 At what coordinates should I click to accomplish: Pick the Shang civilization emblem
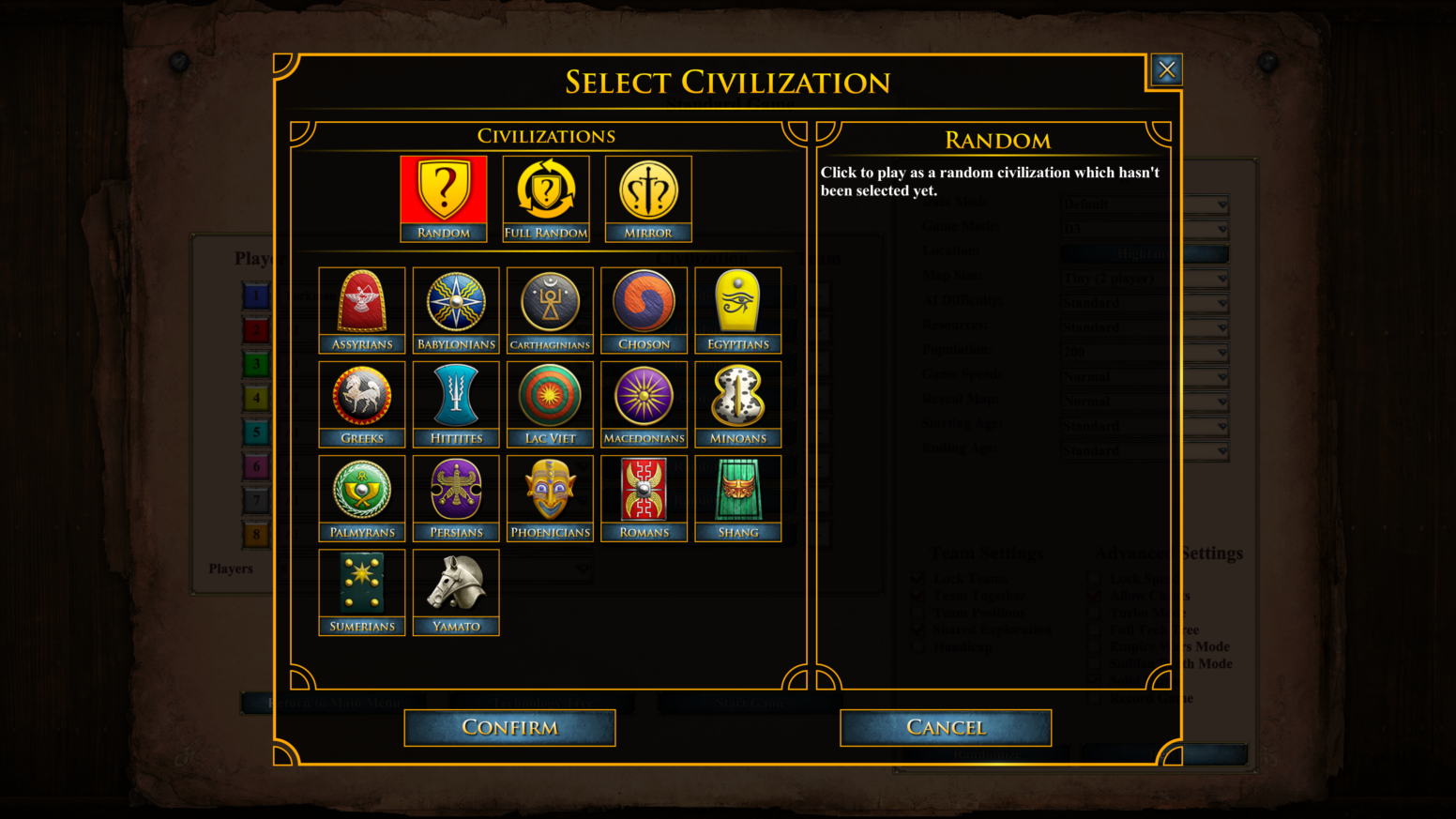pos(737,490)
